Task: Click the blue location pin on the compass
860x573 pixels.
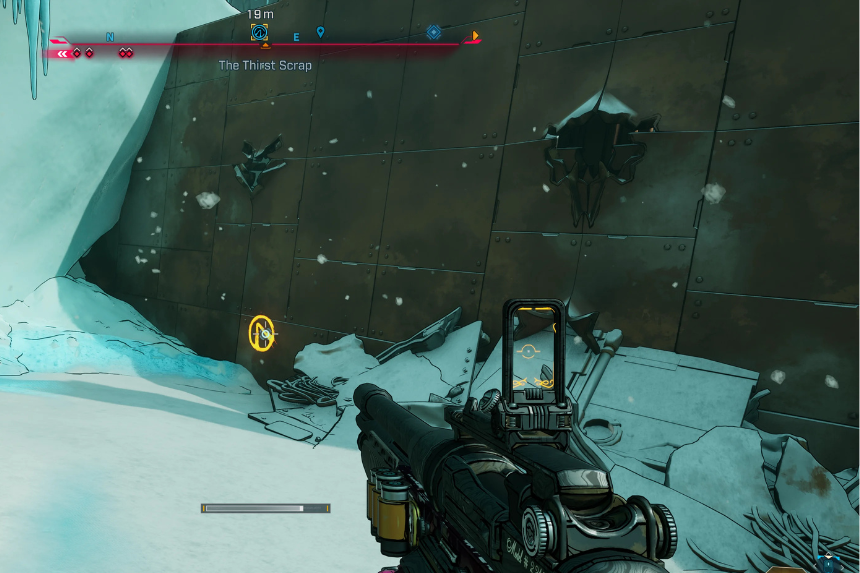Action: tap(320, 33)
